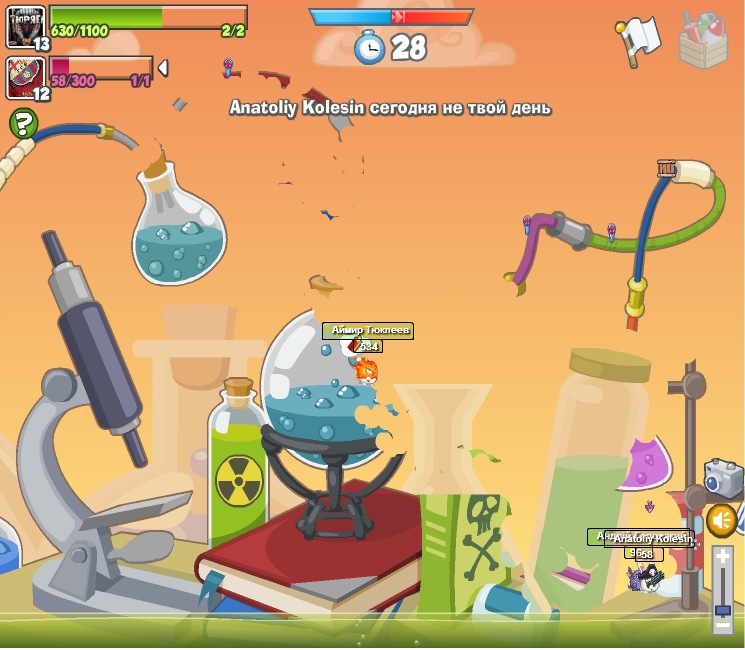Zoom out with the minus button
The image size is (745, 650).
tap(722, 625)
